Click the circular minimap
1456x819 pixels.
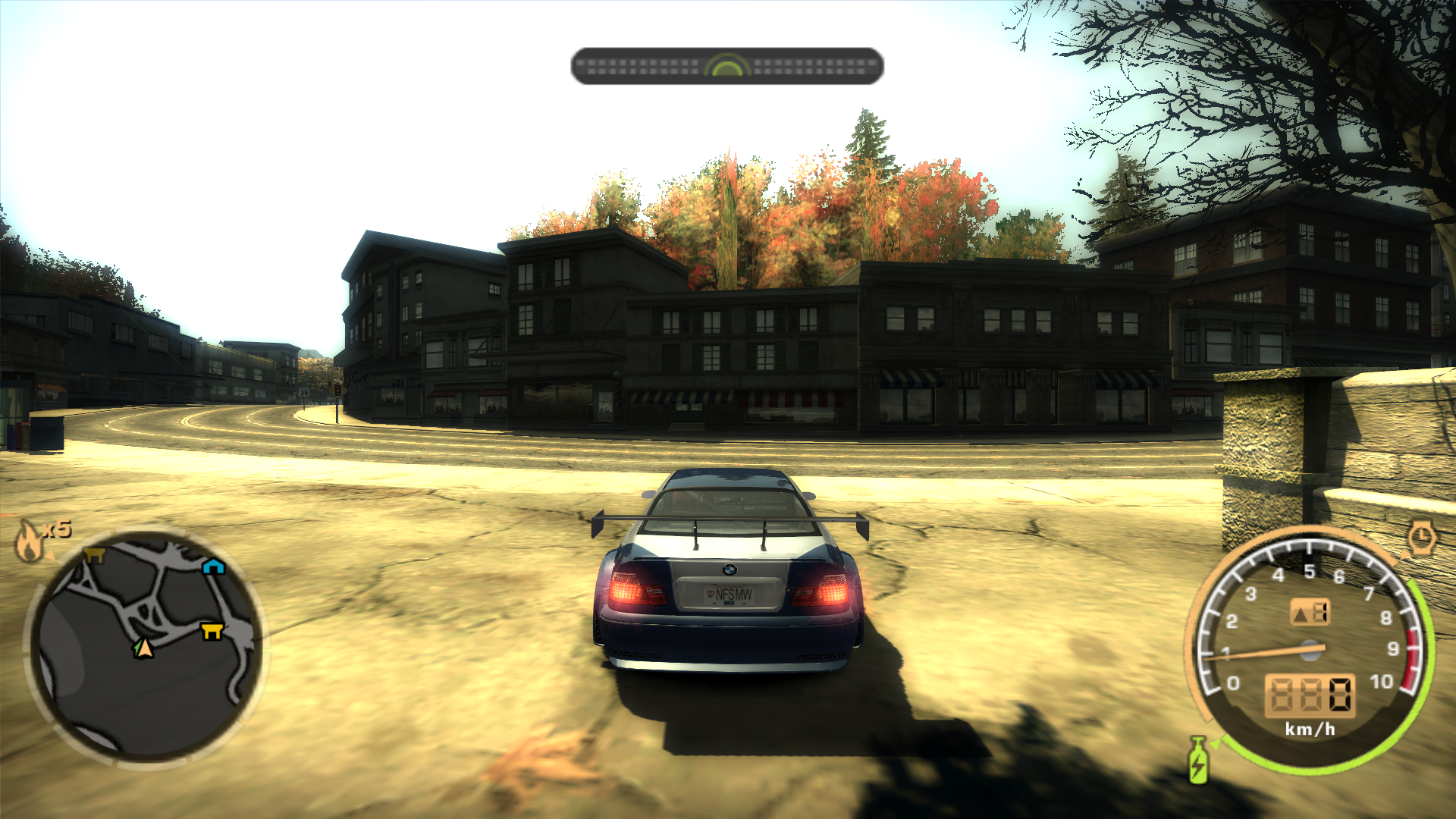[x=146, y=646]
